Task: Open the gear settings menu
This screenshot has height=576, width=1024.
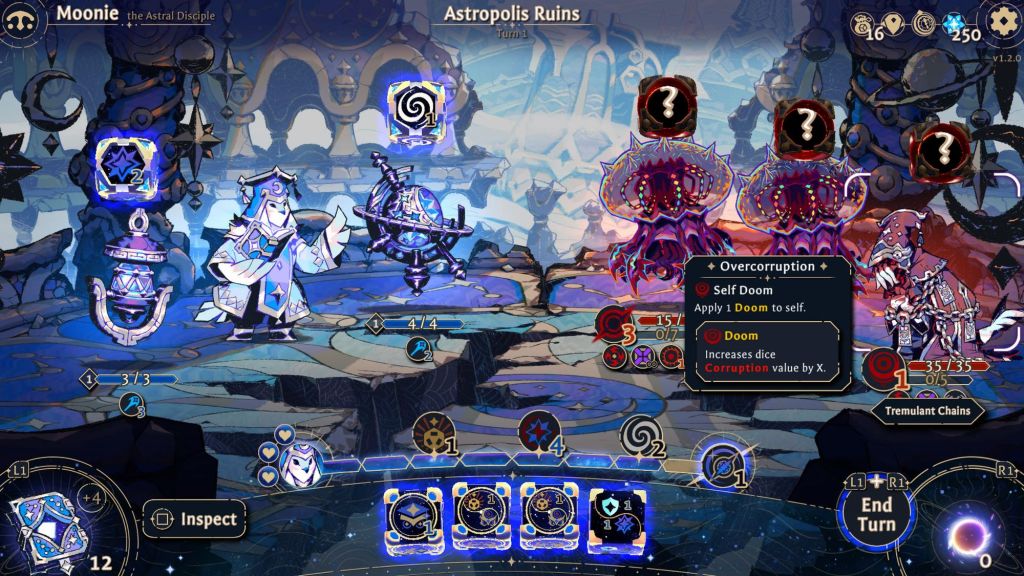Action: (1002, 20)
